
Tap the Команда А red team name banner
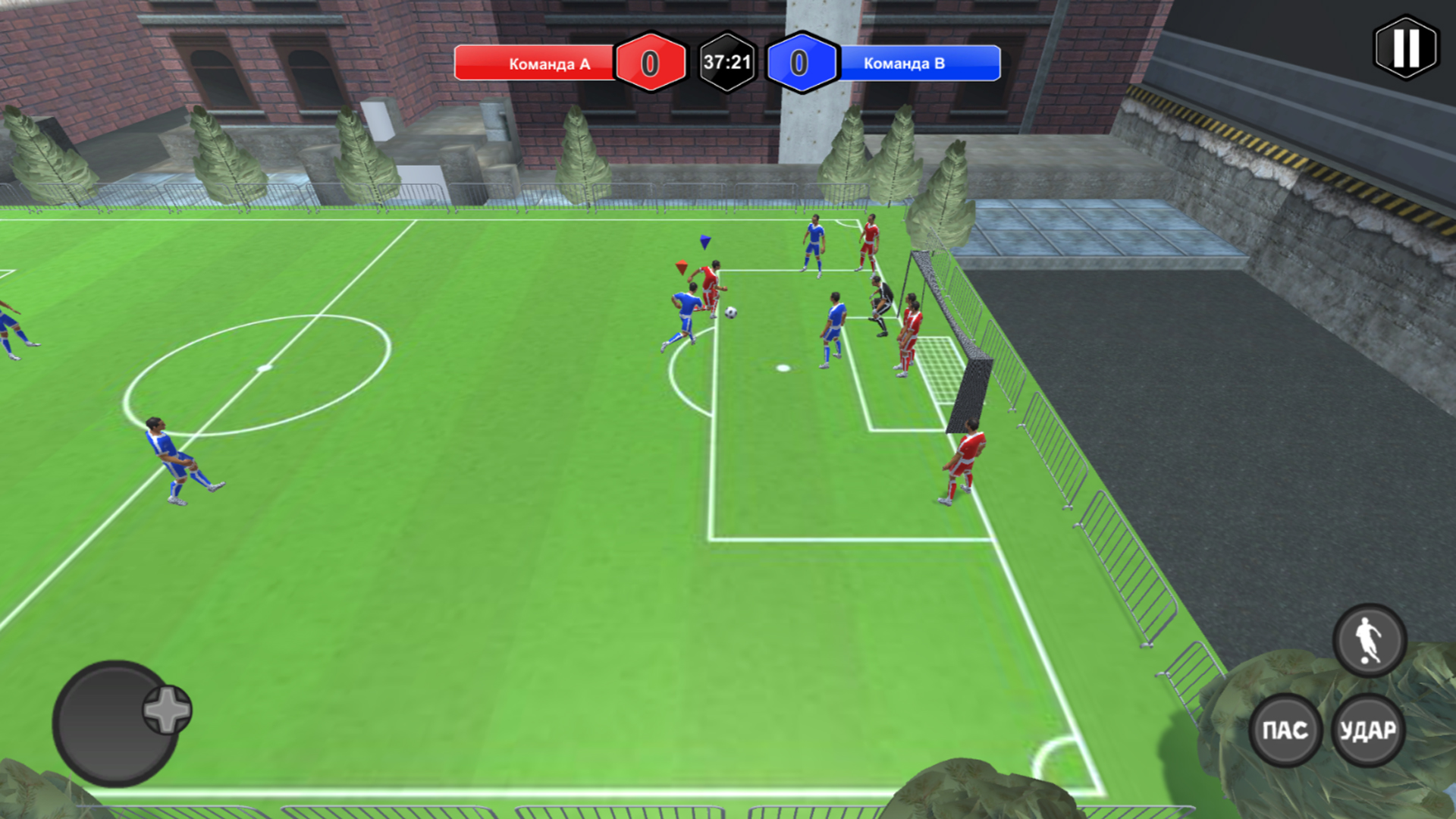click(x=548, y=64)
